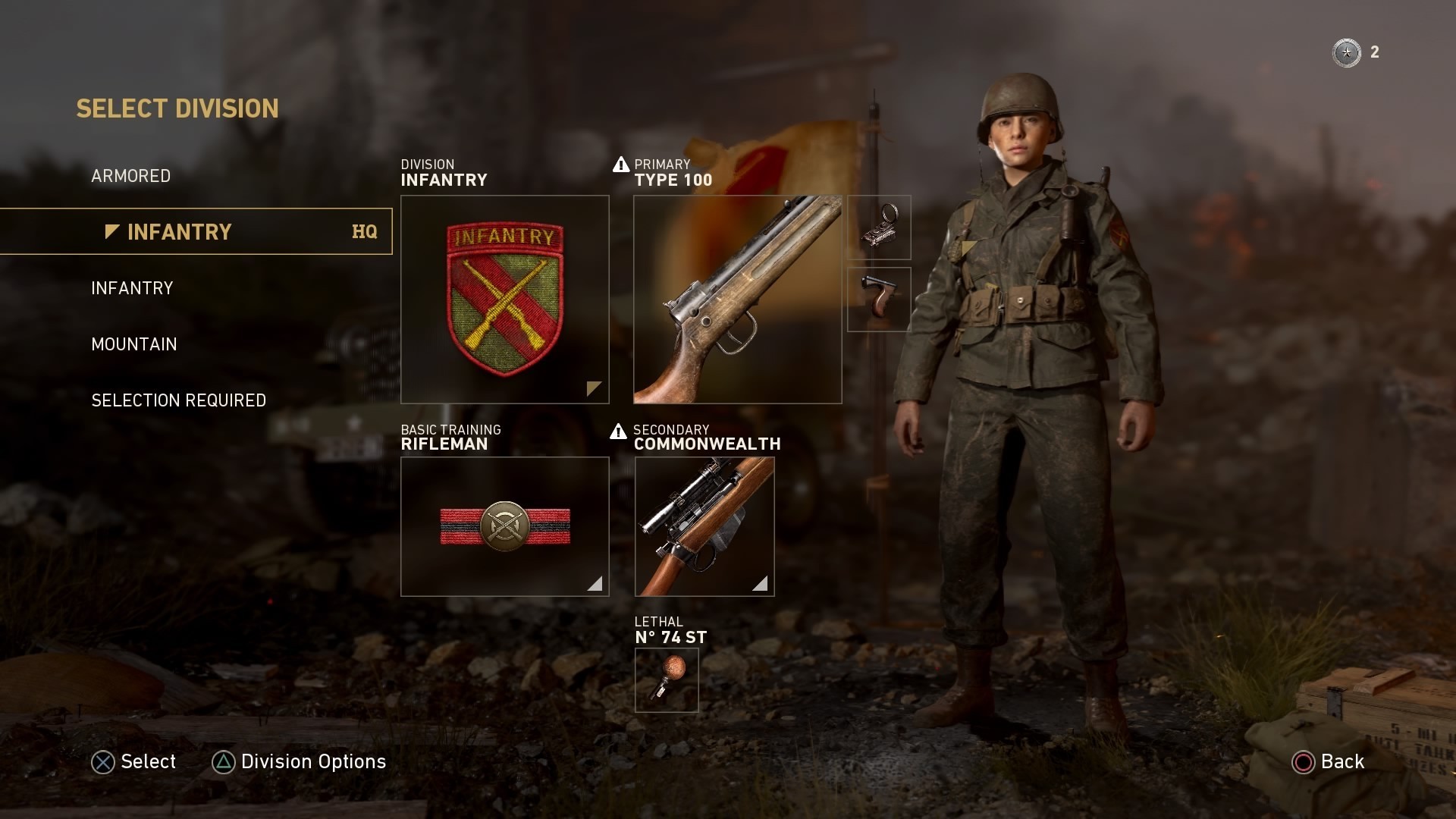Image resolution: width=1456 pixels, height=819 pixels.
Task: Choose the highlighted Infantry division marked HQ
Action: [x=196, y=231]
